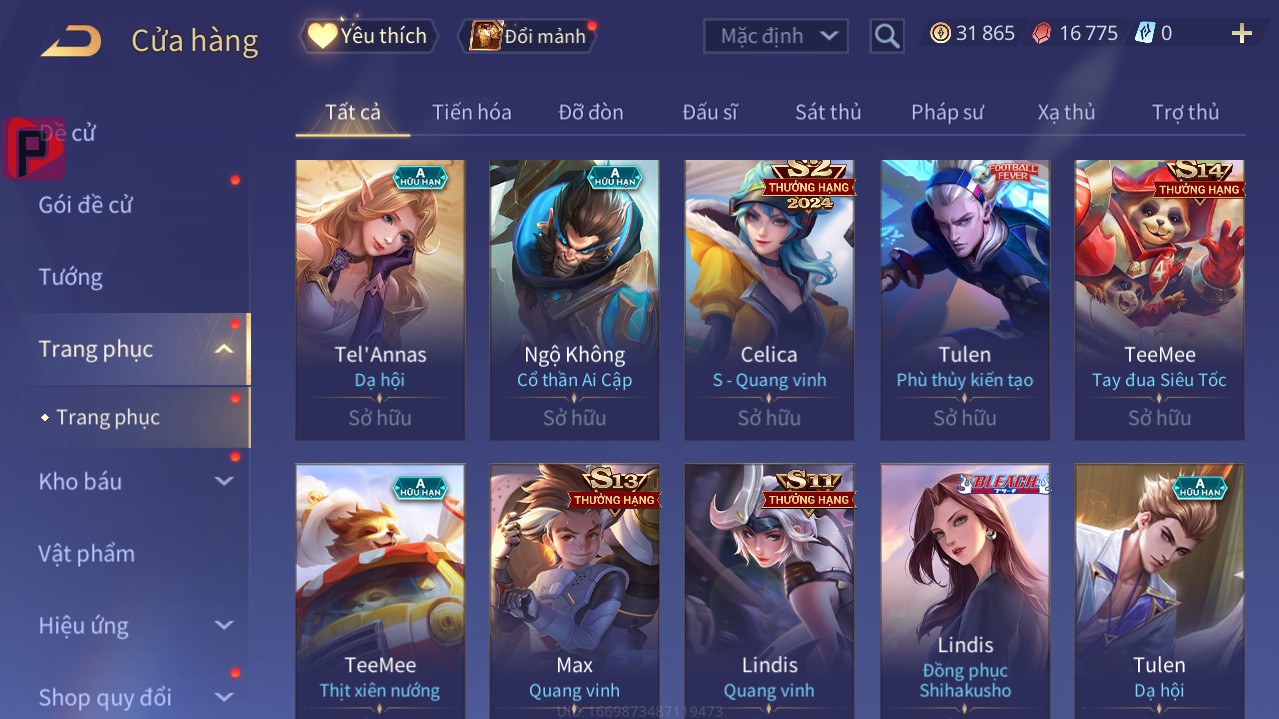
Task: Expand the Hiệu ứng menu
Action: coord(135,626)
